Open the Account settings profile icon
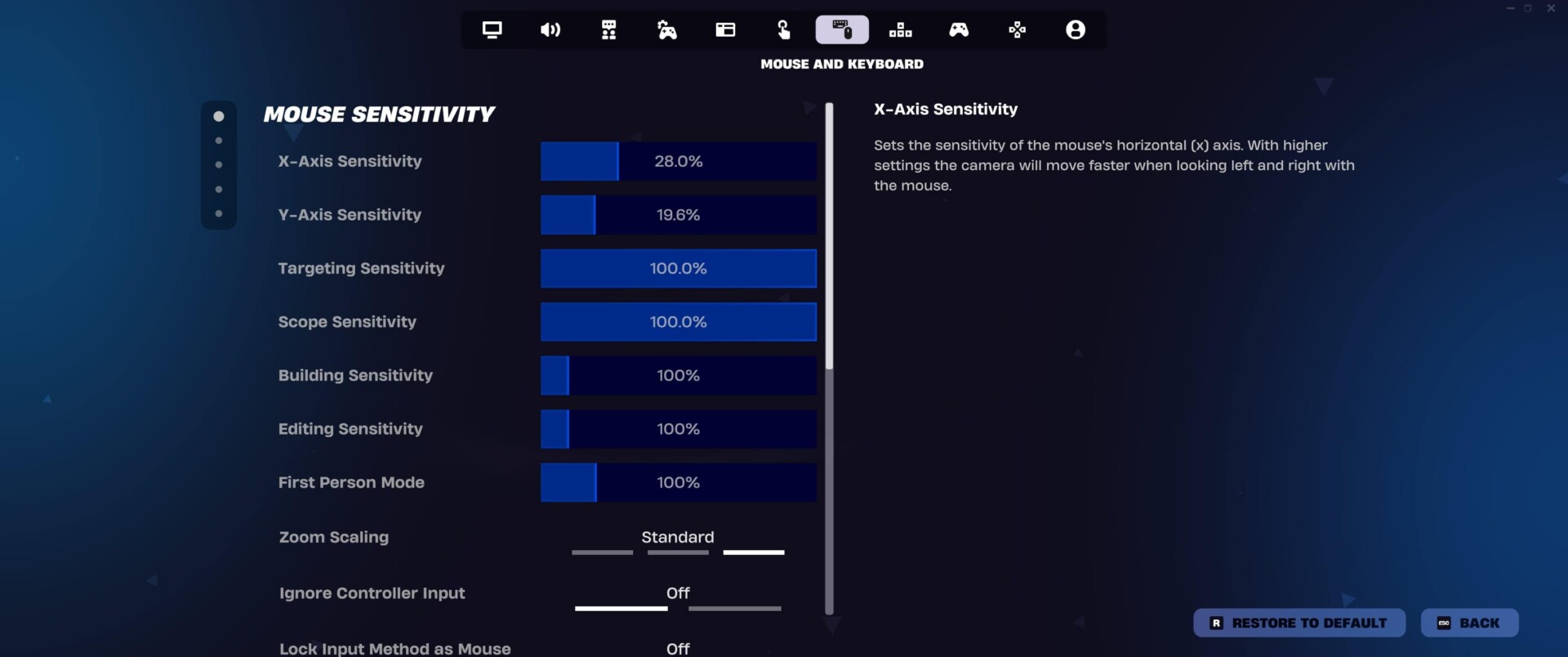 pos(1076,29)
